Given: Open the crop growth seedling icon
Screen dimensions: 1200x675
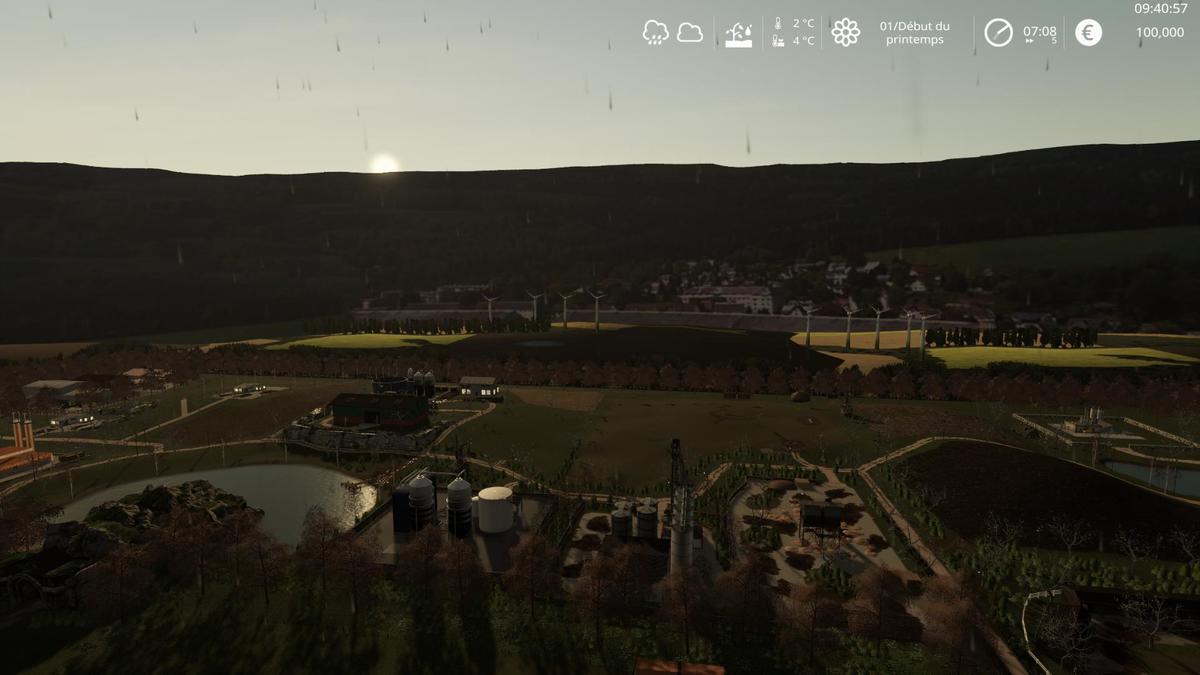Looking at the screenshot, I should (x=738, y=34).
